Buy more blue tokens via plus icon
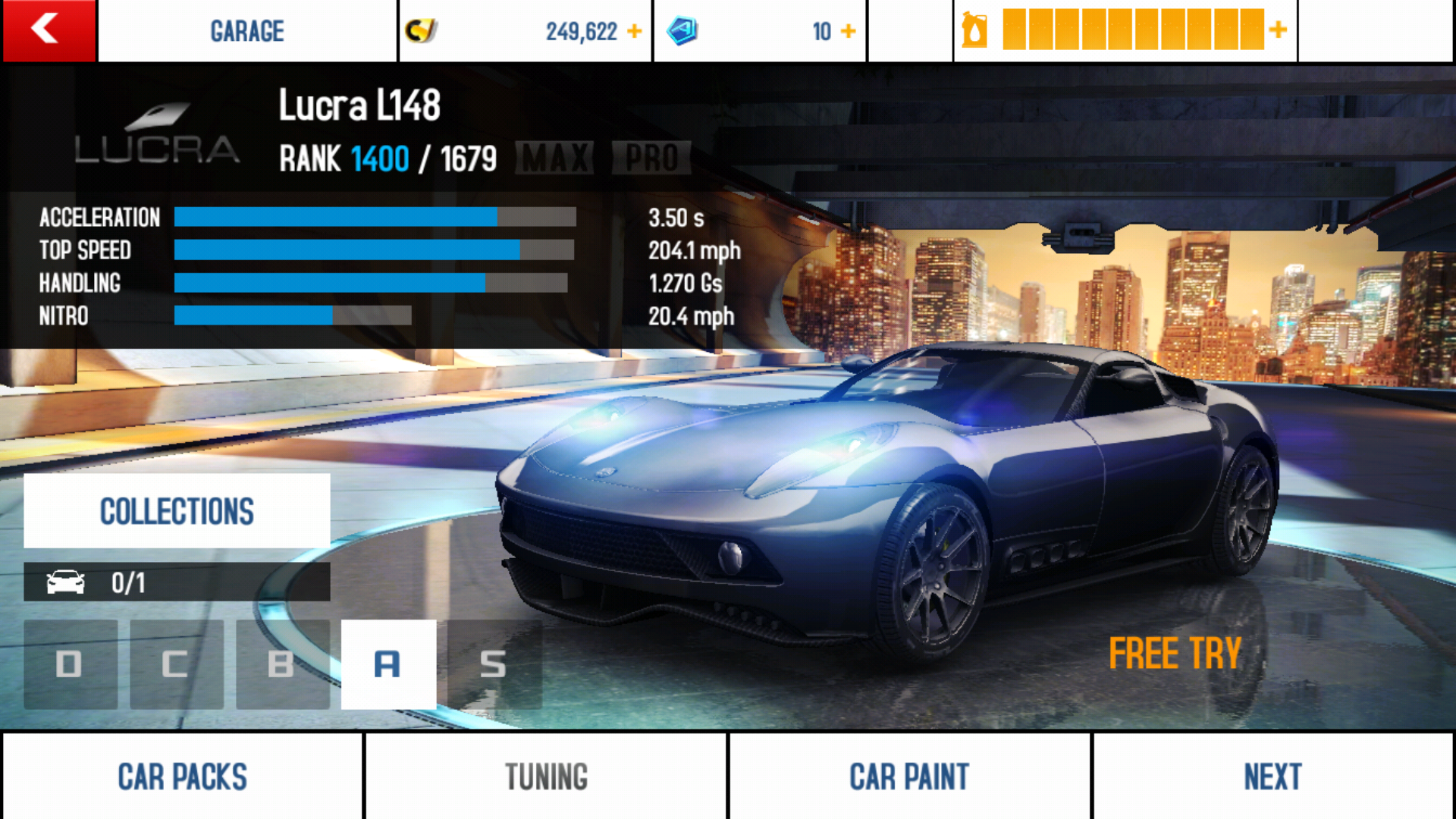1456x819 pixels. coord(849,31)
